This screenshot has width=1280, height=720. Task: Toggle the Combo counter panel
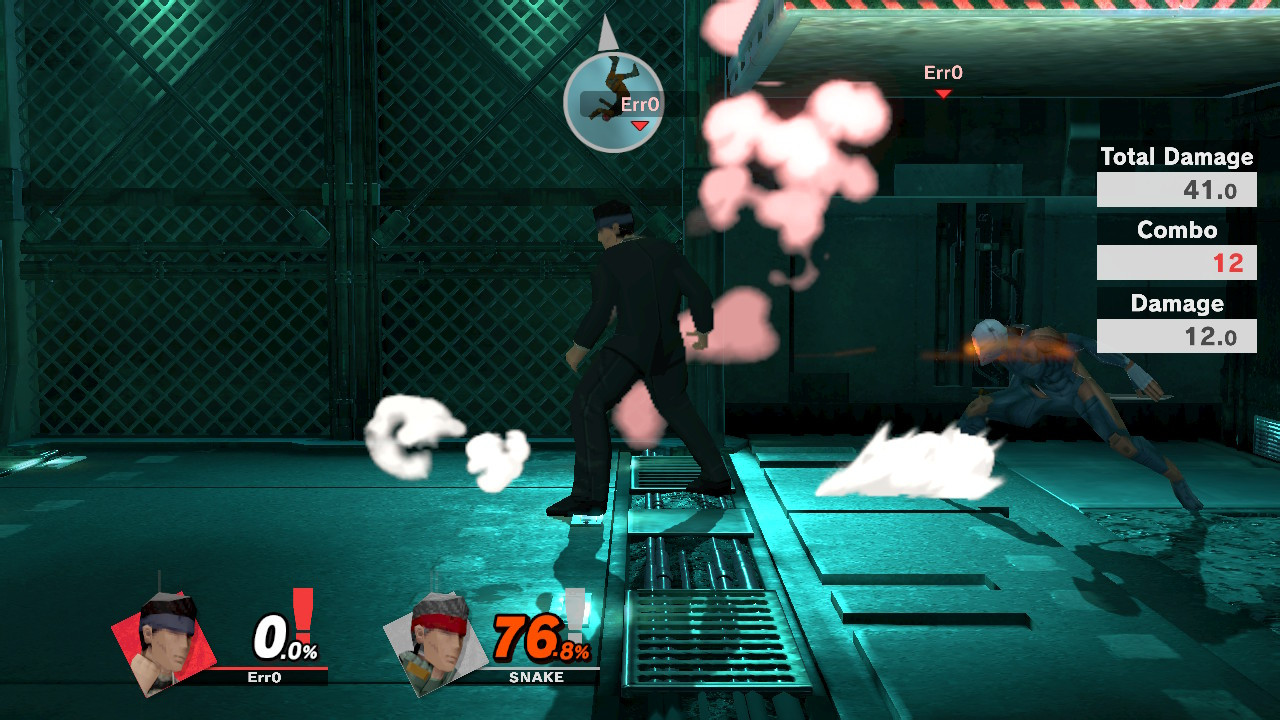1176,262
